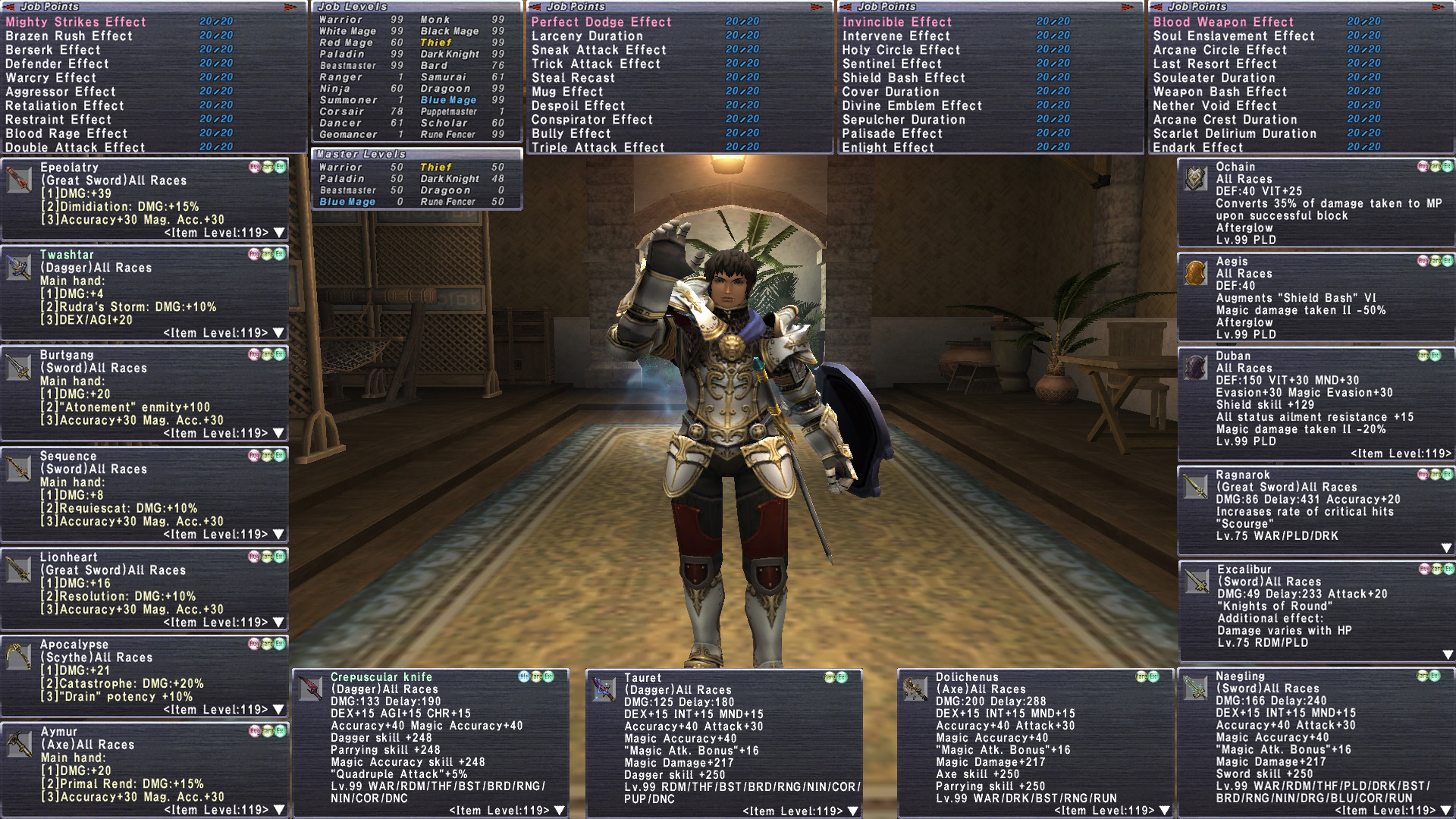The image size is (1456, 819).
Task: Select Samurai in the Job Levels list
Action: coord(444,77)
